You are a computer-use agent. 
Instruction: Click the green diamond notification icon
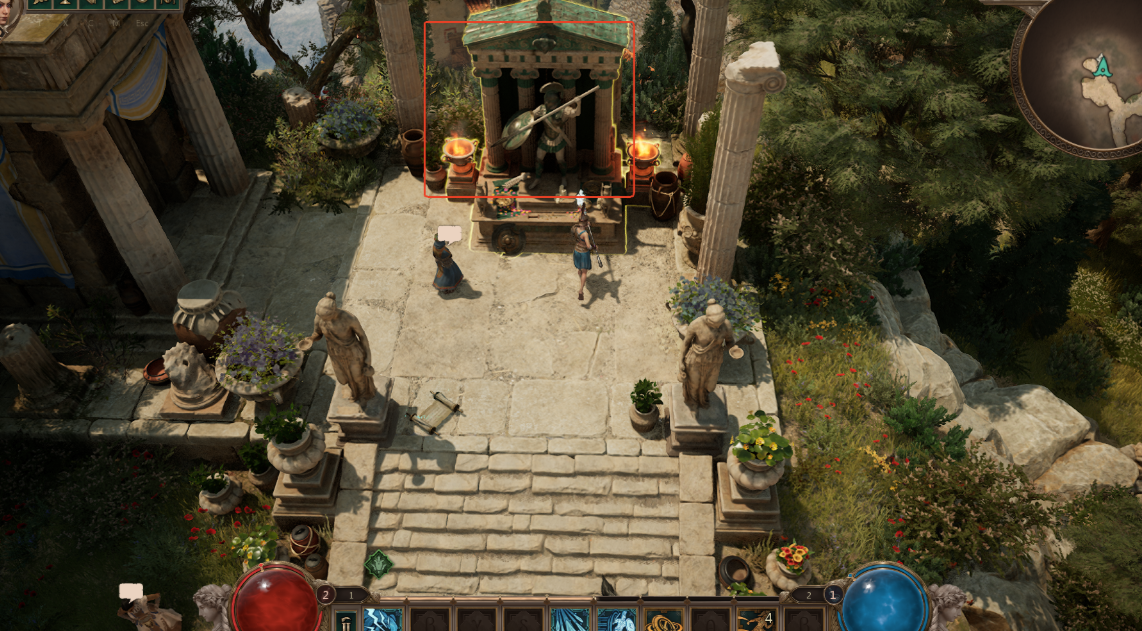378,564
